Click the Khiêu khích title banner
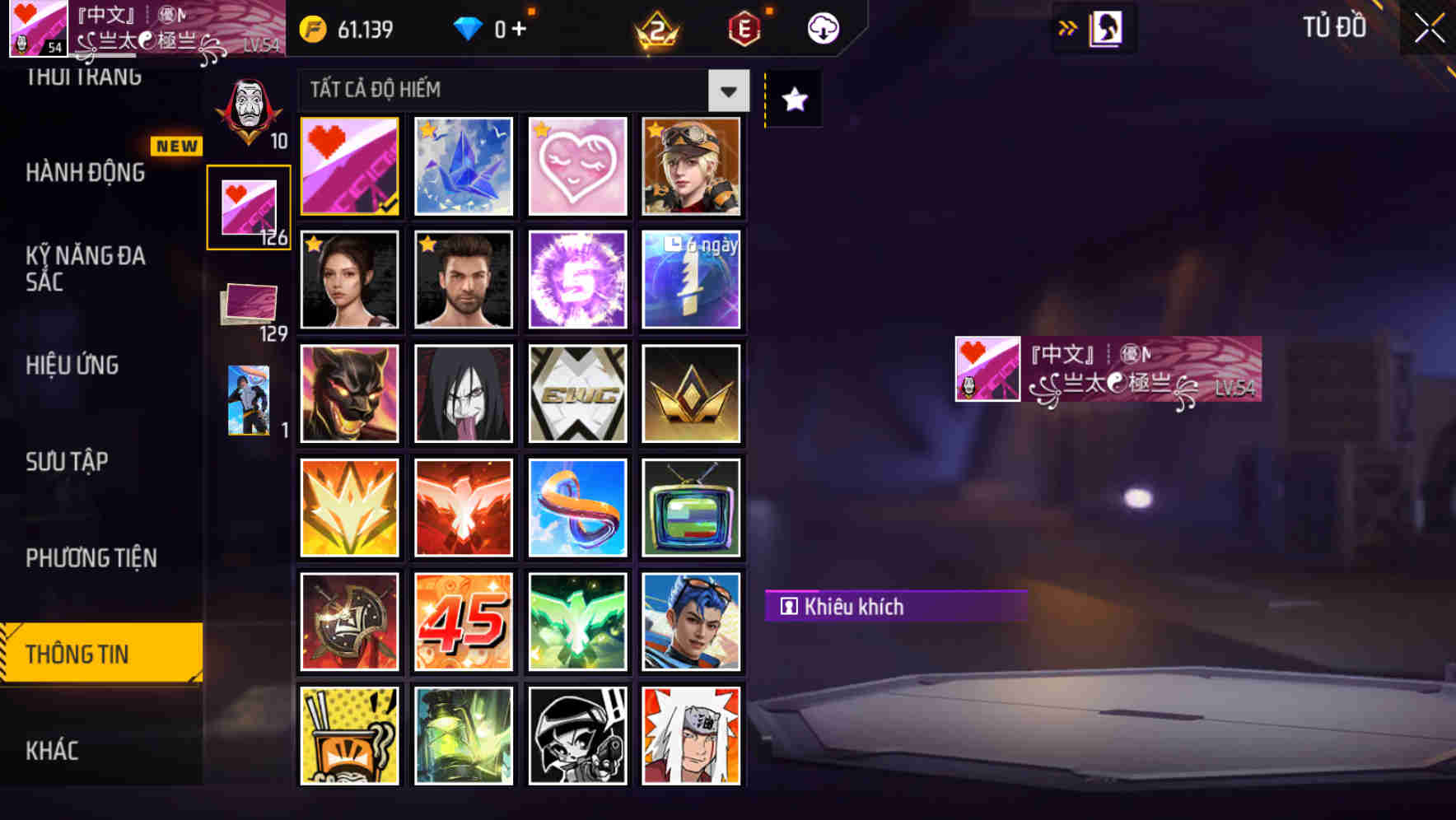Screen dimensions: 1456x820 tap(894, 607)
